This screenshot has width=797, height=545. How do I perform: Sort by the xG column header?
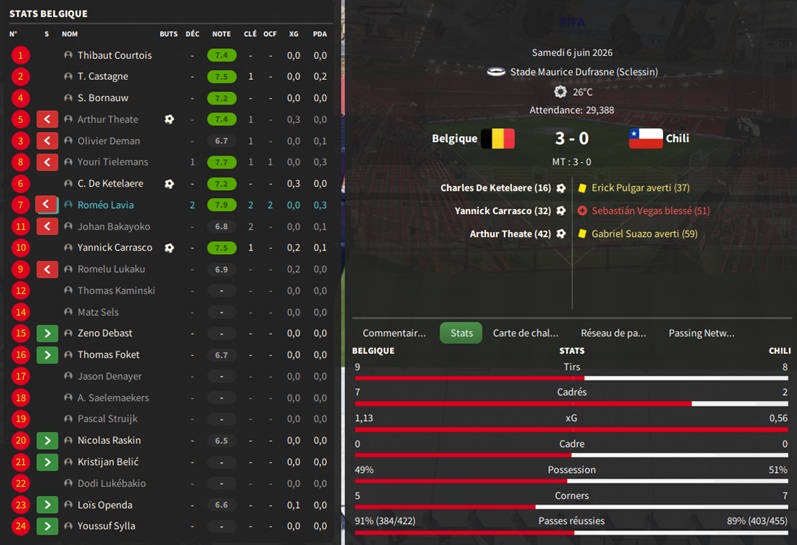point(293,34)
